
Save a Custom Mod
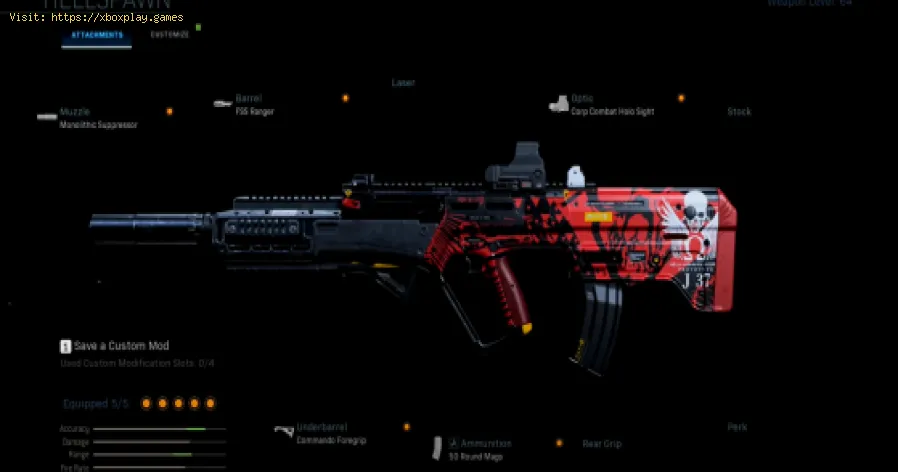coord(112,346)
